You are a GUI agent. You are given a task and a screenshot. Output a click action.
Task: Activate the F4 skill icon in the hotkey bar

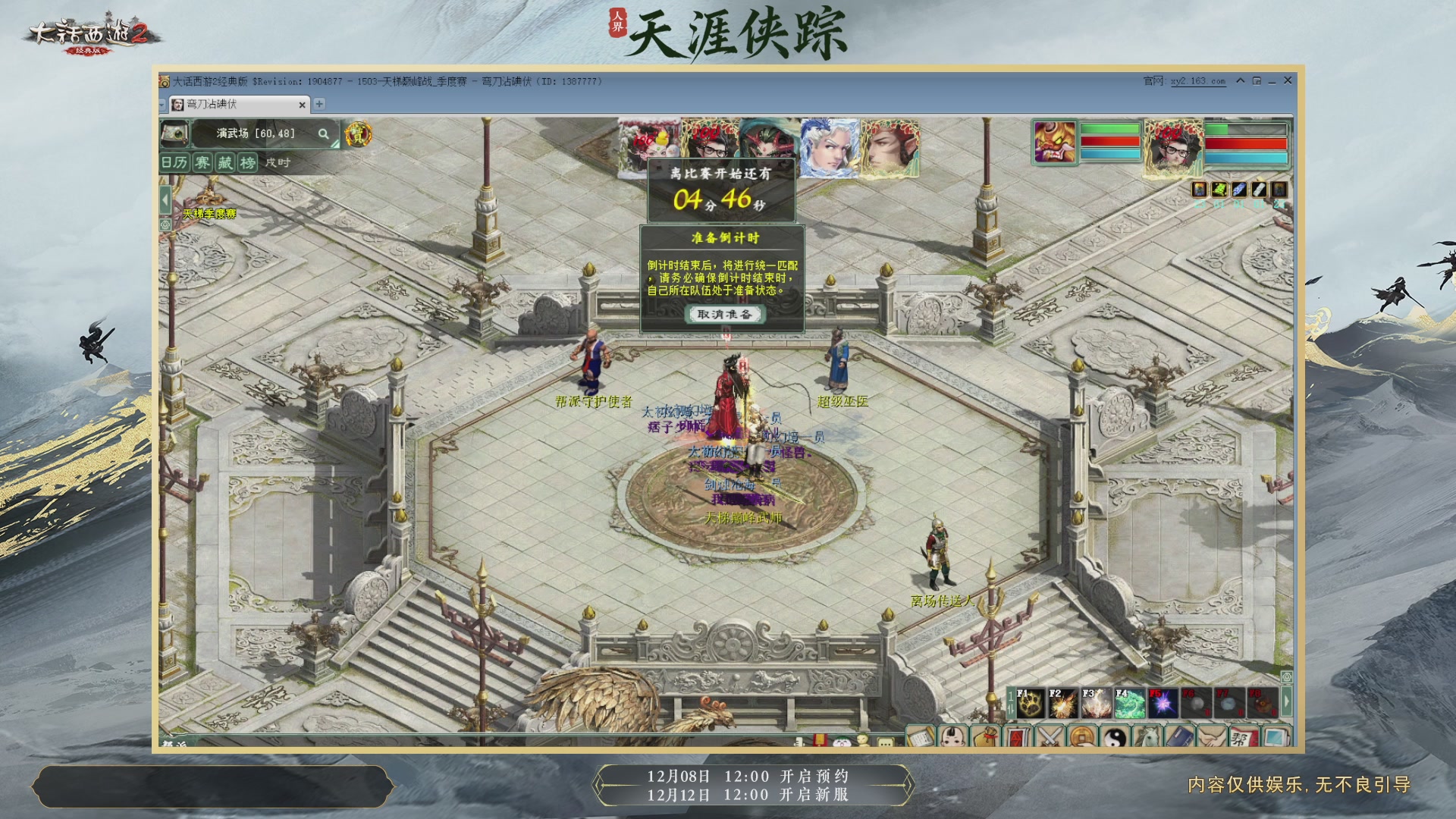coord(1130,704)
